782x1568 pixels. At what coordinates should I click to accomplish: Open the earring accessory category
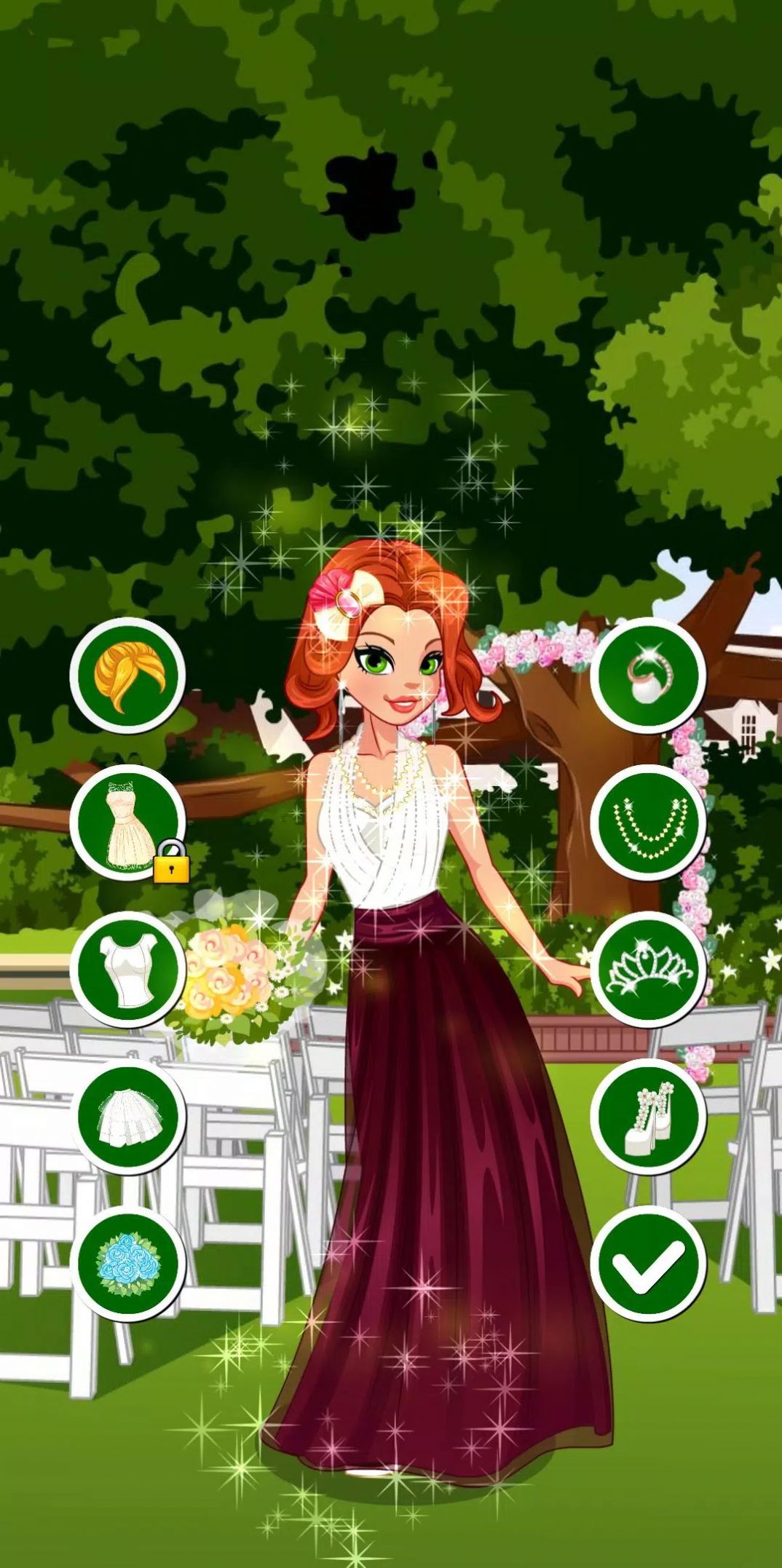pos(648,676)
